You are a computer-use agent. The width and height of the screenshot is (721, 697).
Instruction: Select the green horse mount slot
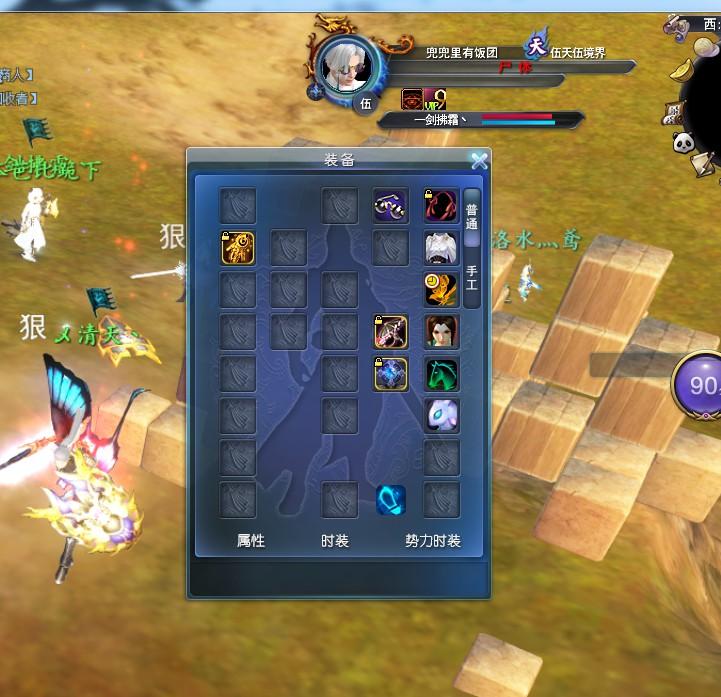441,374
